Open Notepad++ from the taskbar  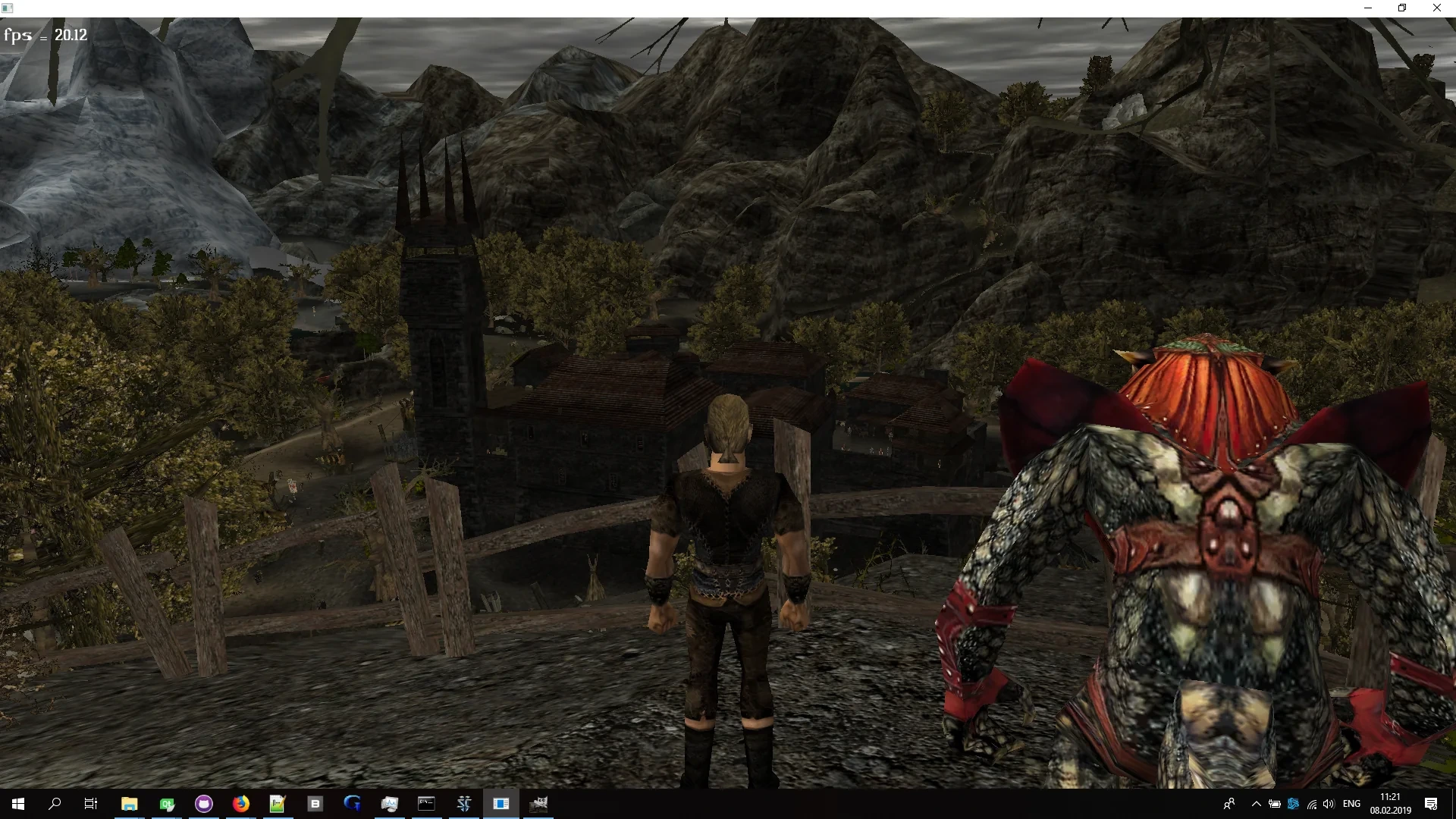tap(278, 805)
